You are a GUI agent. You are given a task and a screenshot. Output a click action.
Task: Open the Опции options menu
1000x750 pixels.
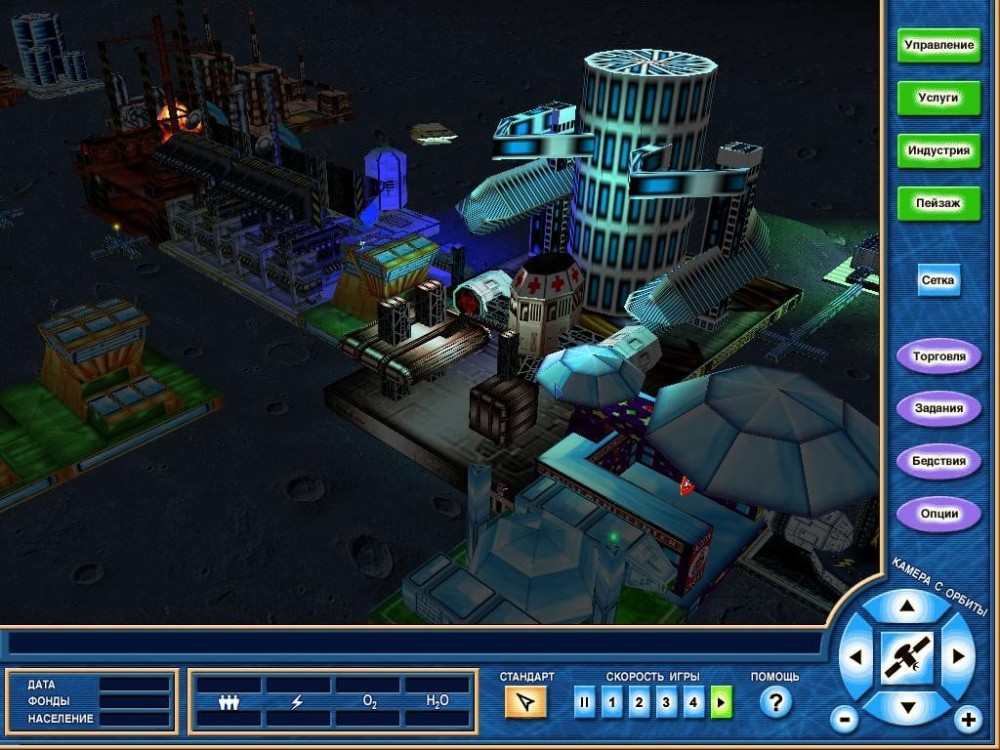coord(938,514)
